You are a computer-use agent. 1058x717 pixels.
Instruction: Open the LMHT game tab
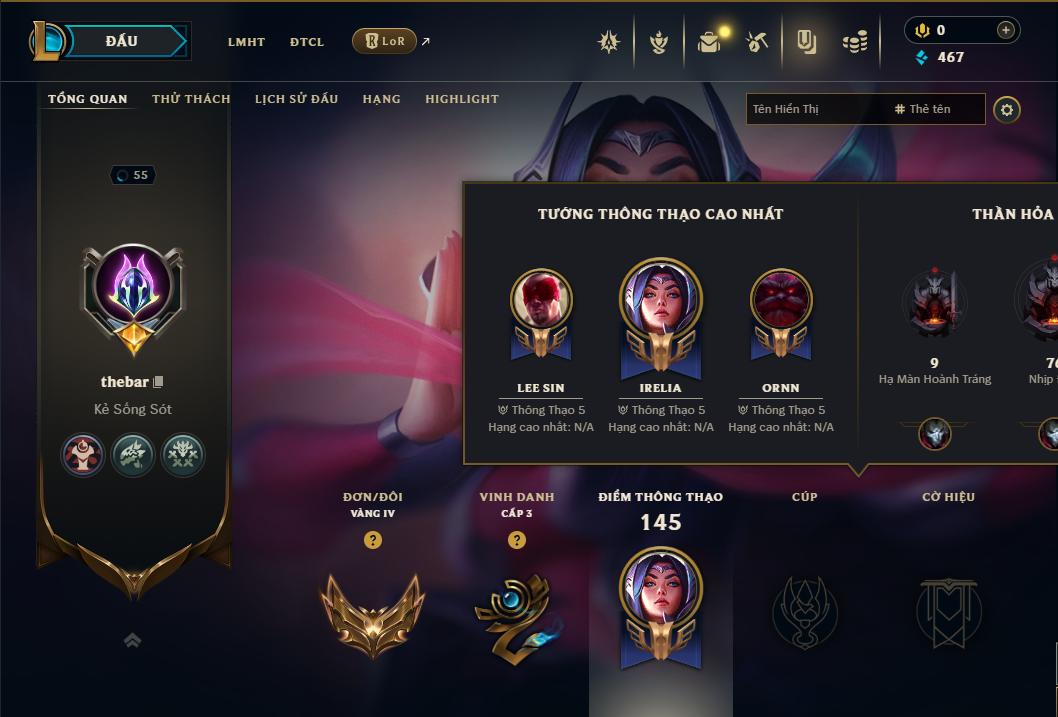pos(246,42)
